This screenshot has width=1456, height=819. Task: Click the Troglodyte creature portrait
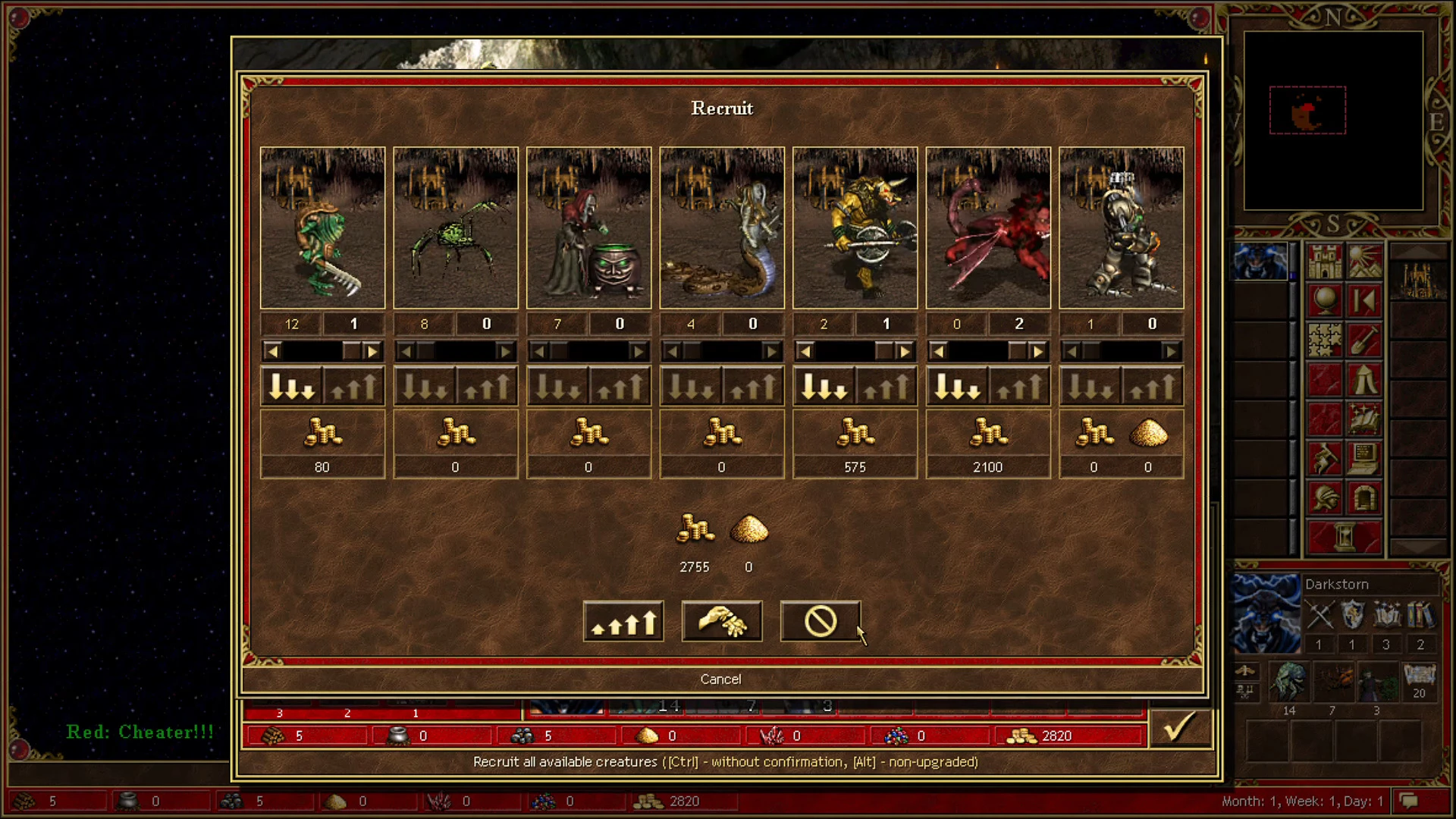point(322,227)
